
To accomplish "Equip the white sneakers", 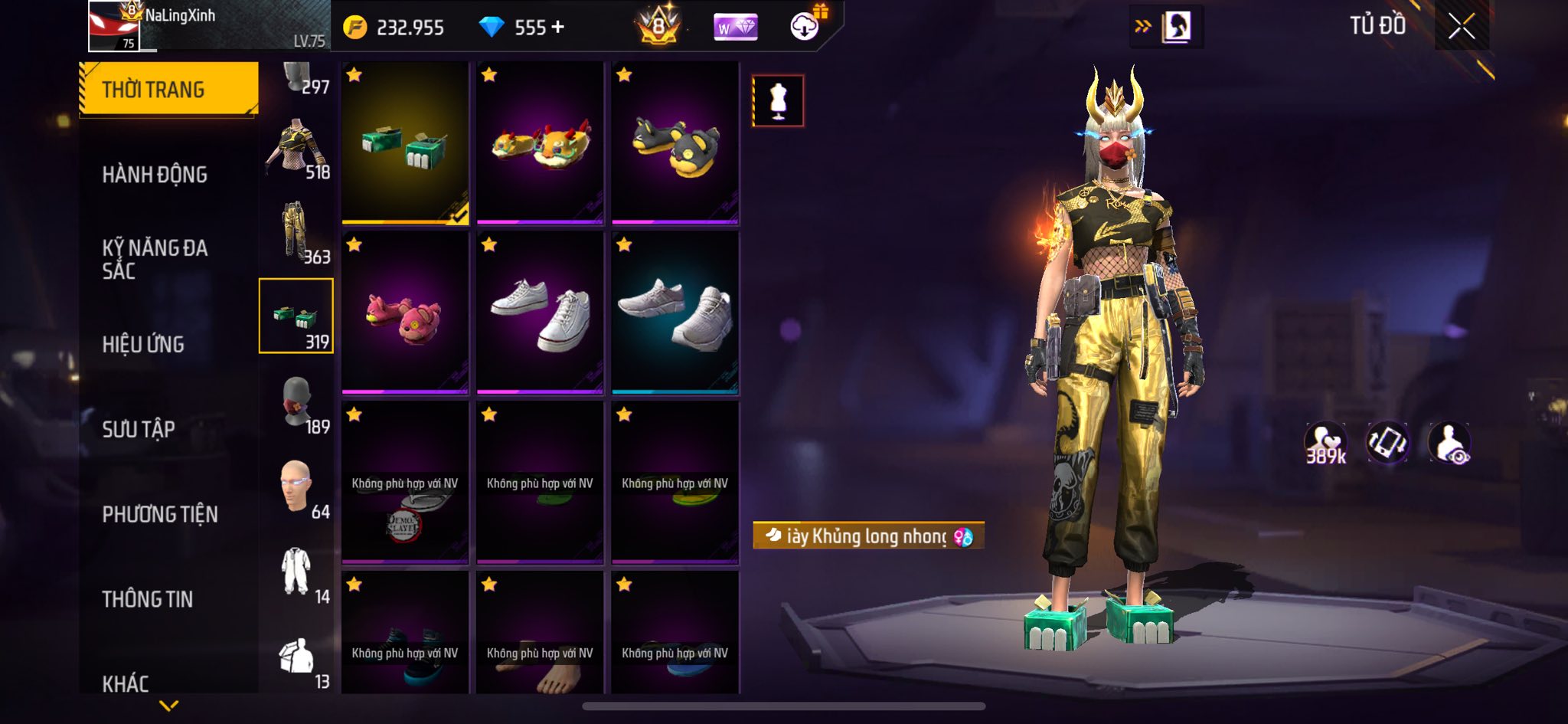I will [x=540, y=313].
